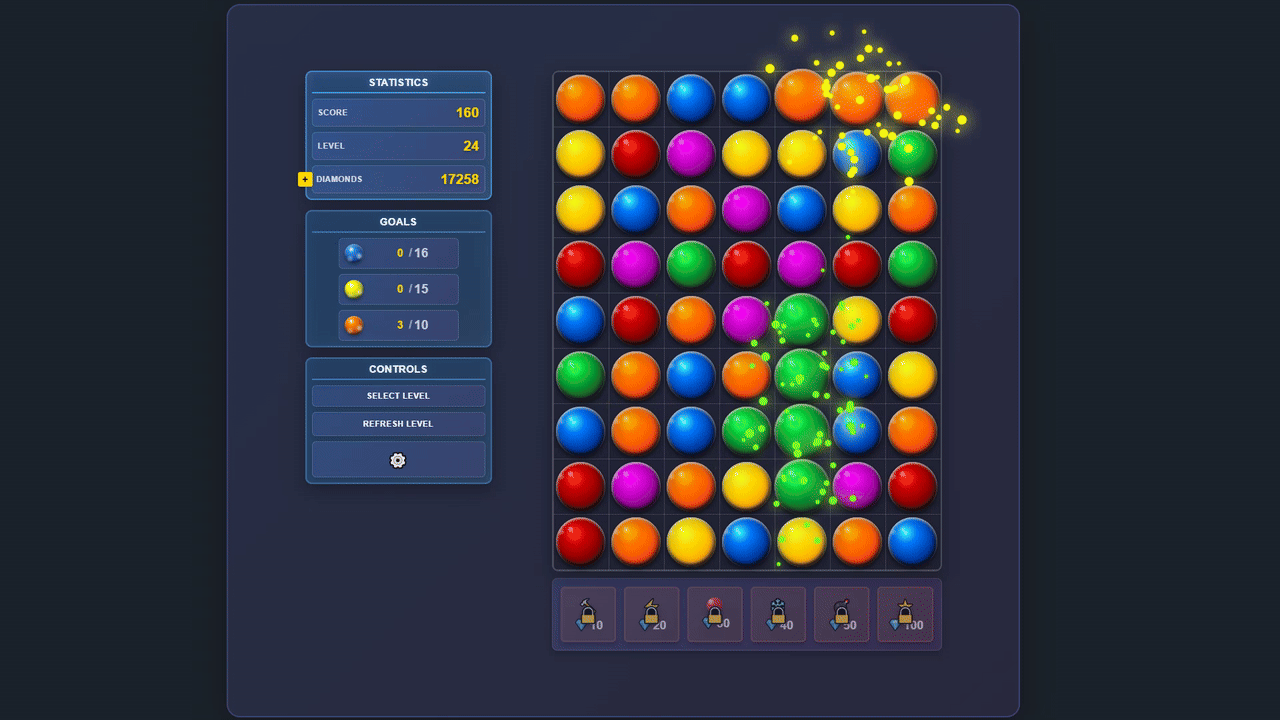Click the Goals panel header
Image resolution: width=1280 pixels, height=720 pixels.
point(398,221)
